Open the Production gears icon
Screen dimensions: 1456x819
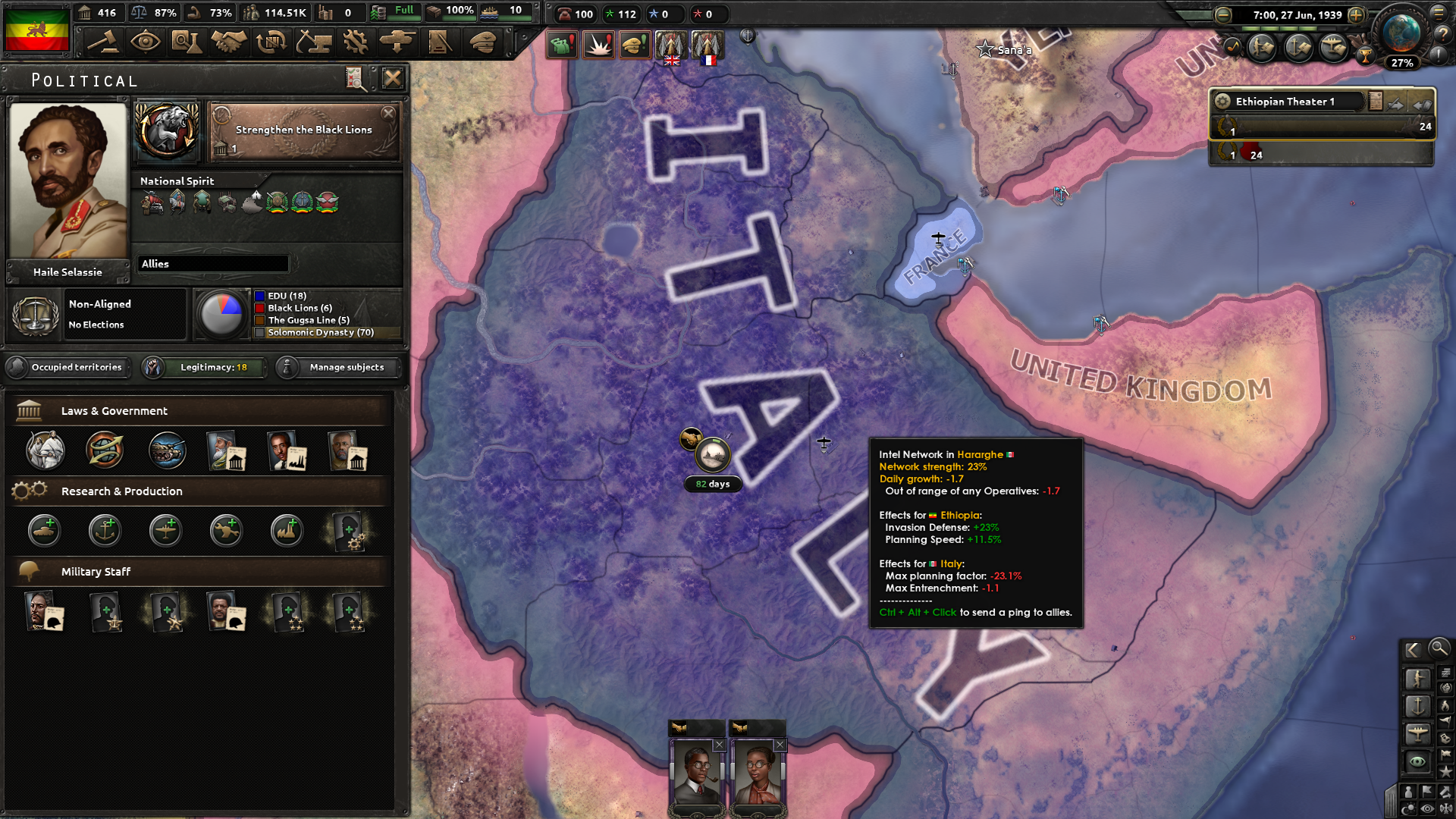pos(356,42)
